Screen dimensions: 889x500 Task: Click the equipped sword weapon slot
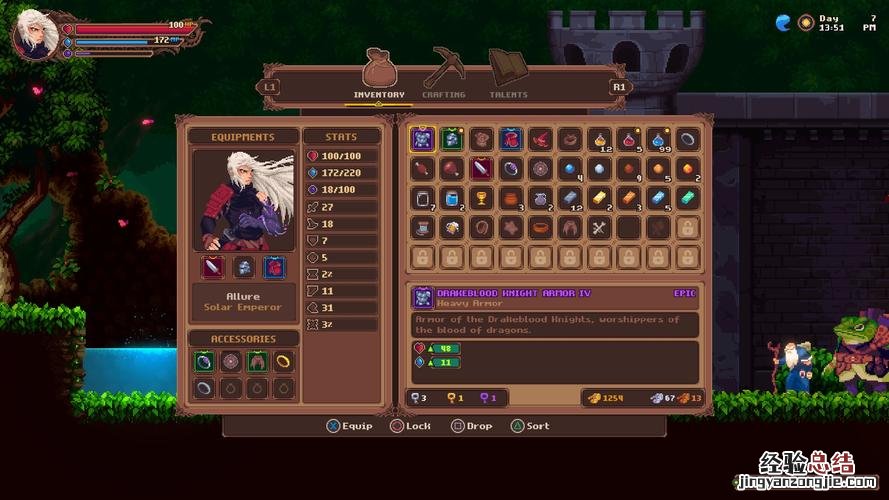[x=214, y=267]
